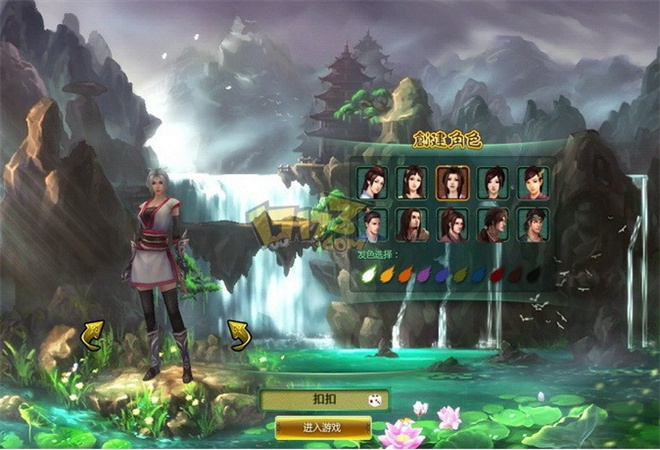Select the bright red hair color swatch
Screen dimensions: 660x450
(x=498, y=273)
